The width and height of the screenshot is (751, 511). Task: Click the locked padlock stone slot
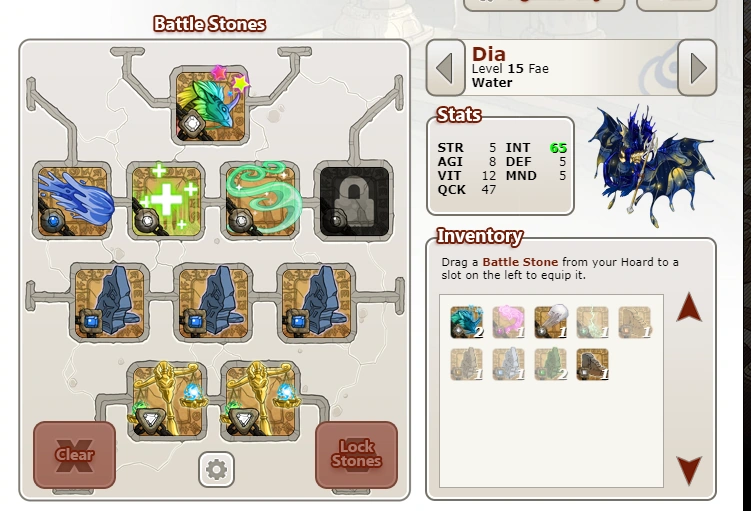[353, 199]
